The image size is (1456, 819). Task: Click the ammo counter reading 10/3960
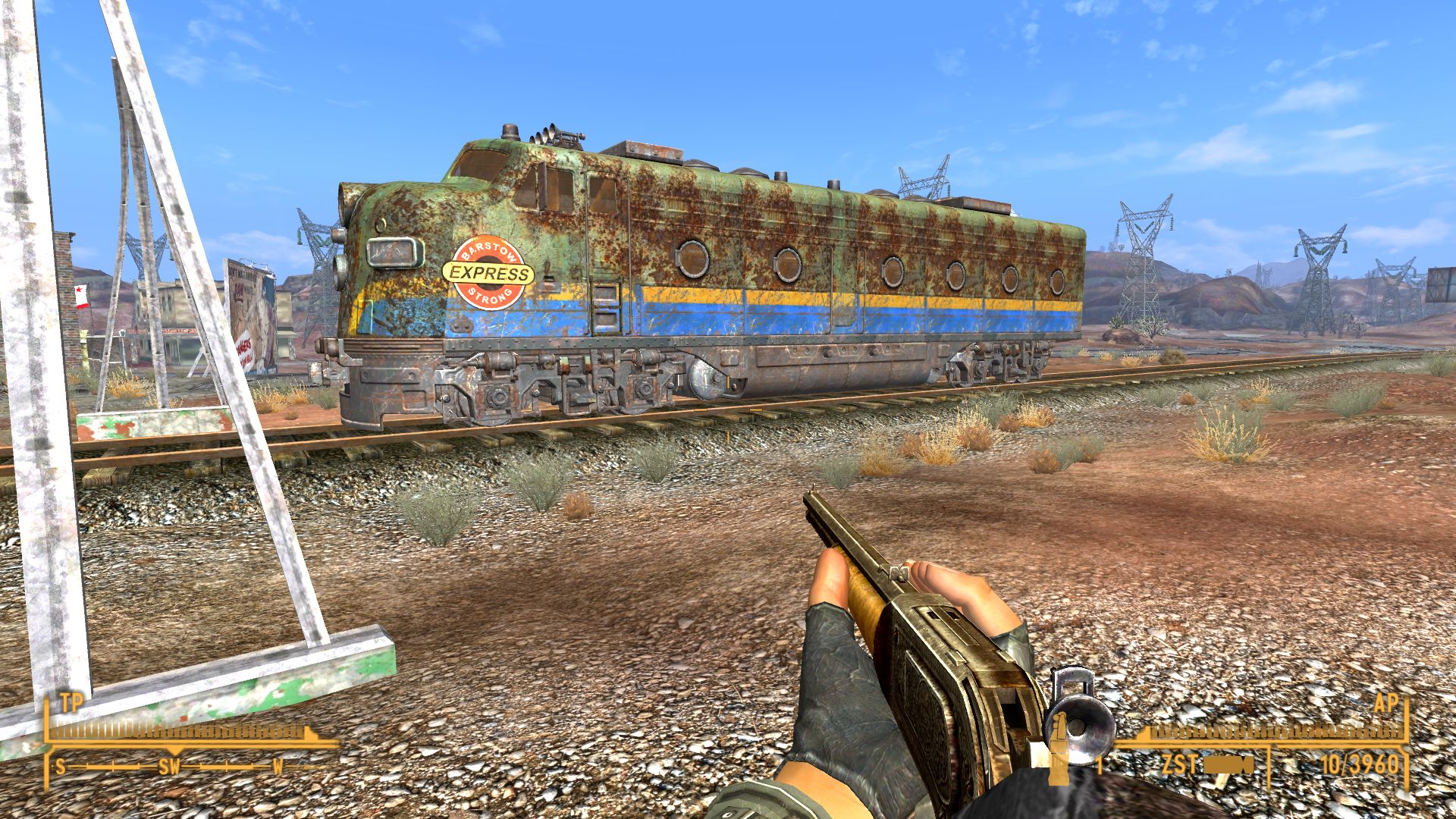[1360, 765]
